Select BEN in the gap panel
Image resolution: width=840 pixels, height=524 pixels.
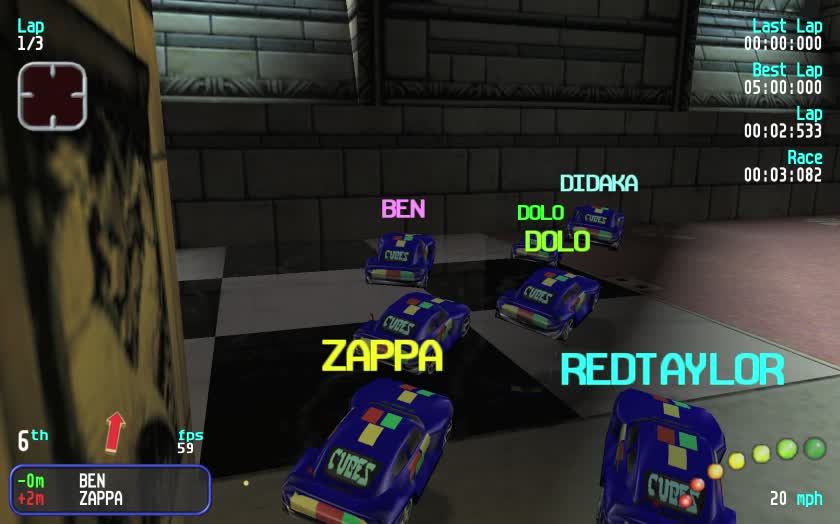[92, 481]
